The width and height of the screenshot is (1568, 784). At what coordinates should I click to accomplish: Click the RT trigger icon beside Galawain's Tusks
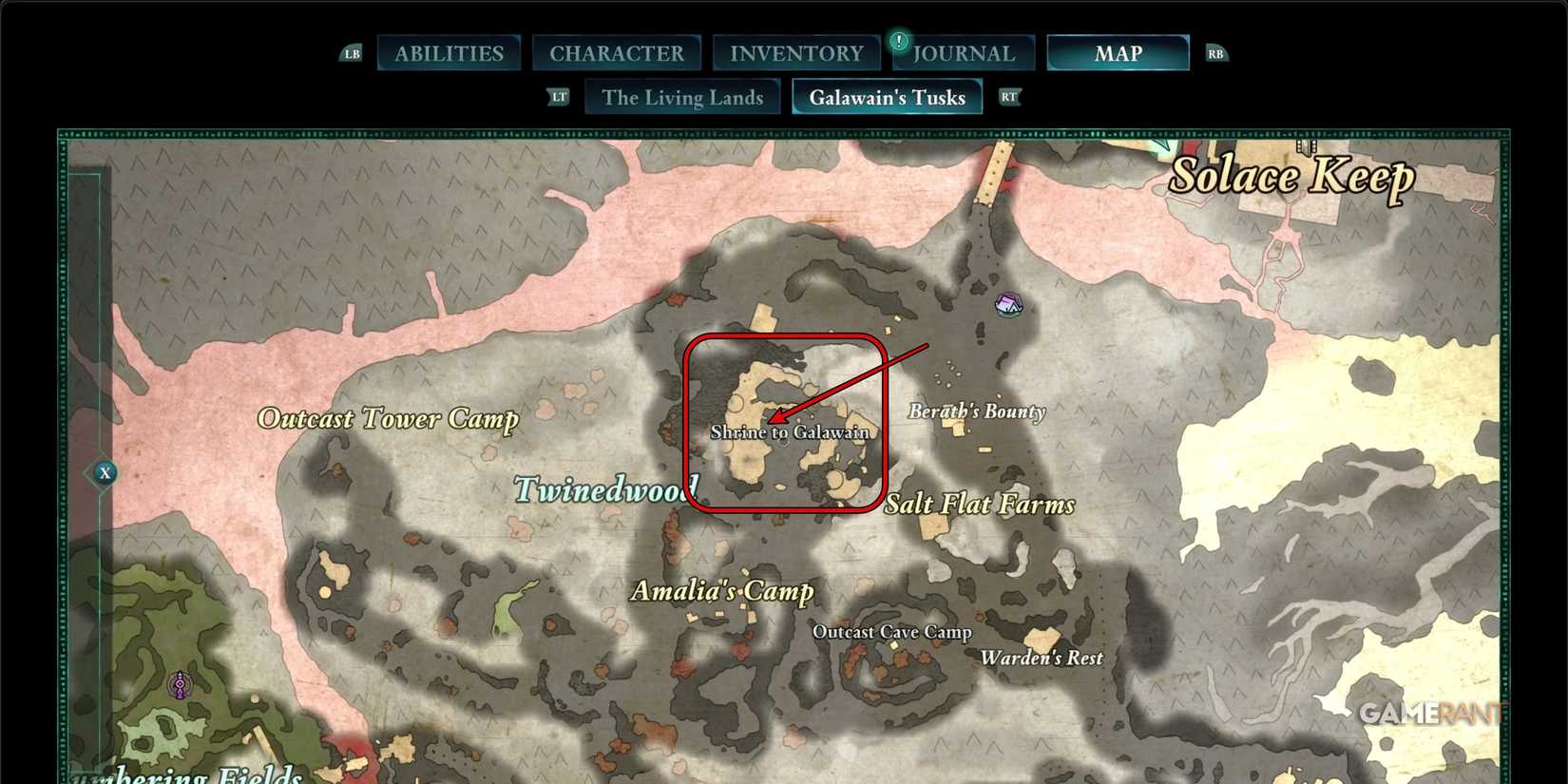click(1009, 96)
